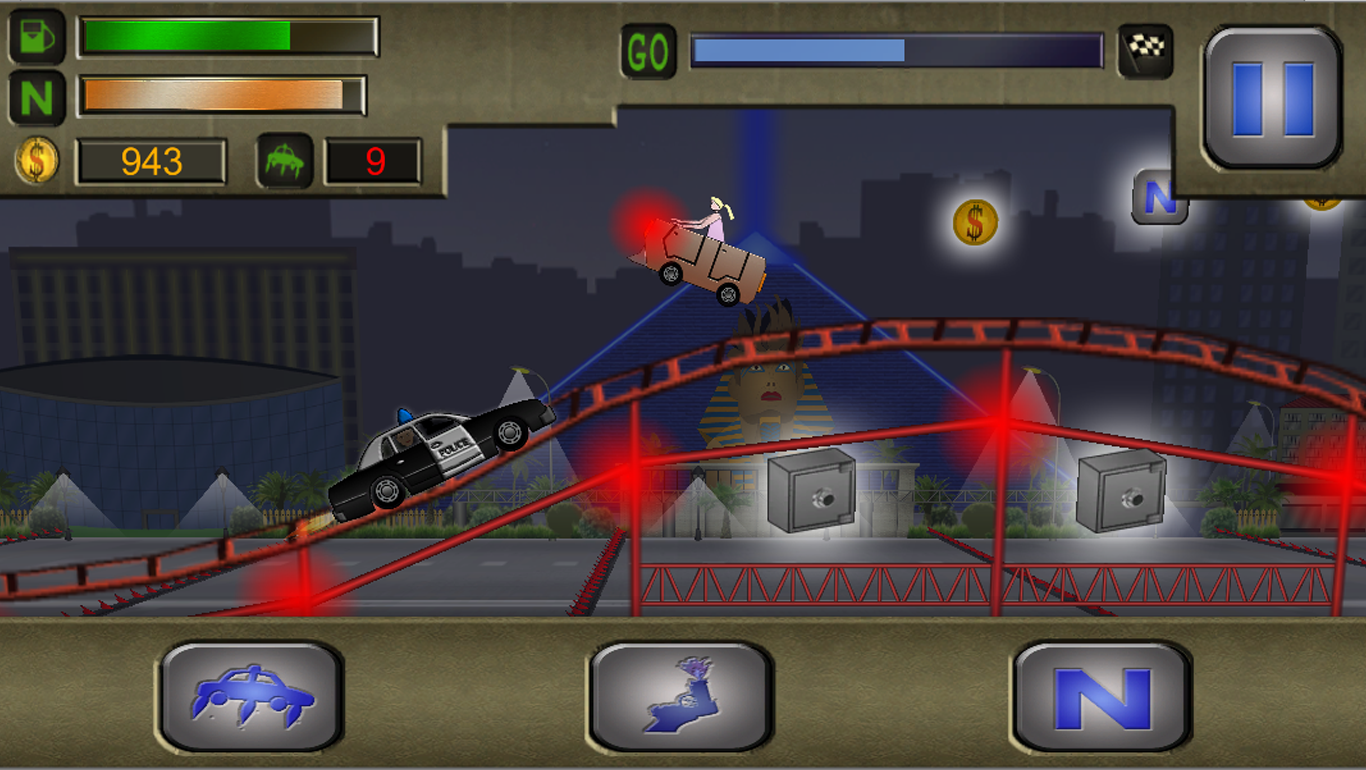Activate the car jump button
This screenshot has height=770, width=1366.
pyautogui.click(x=251, y=696)
